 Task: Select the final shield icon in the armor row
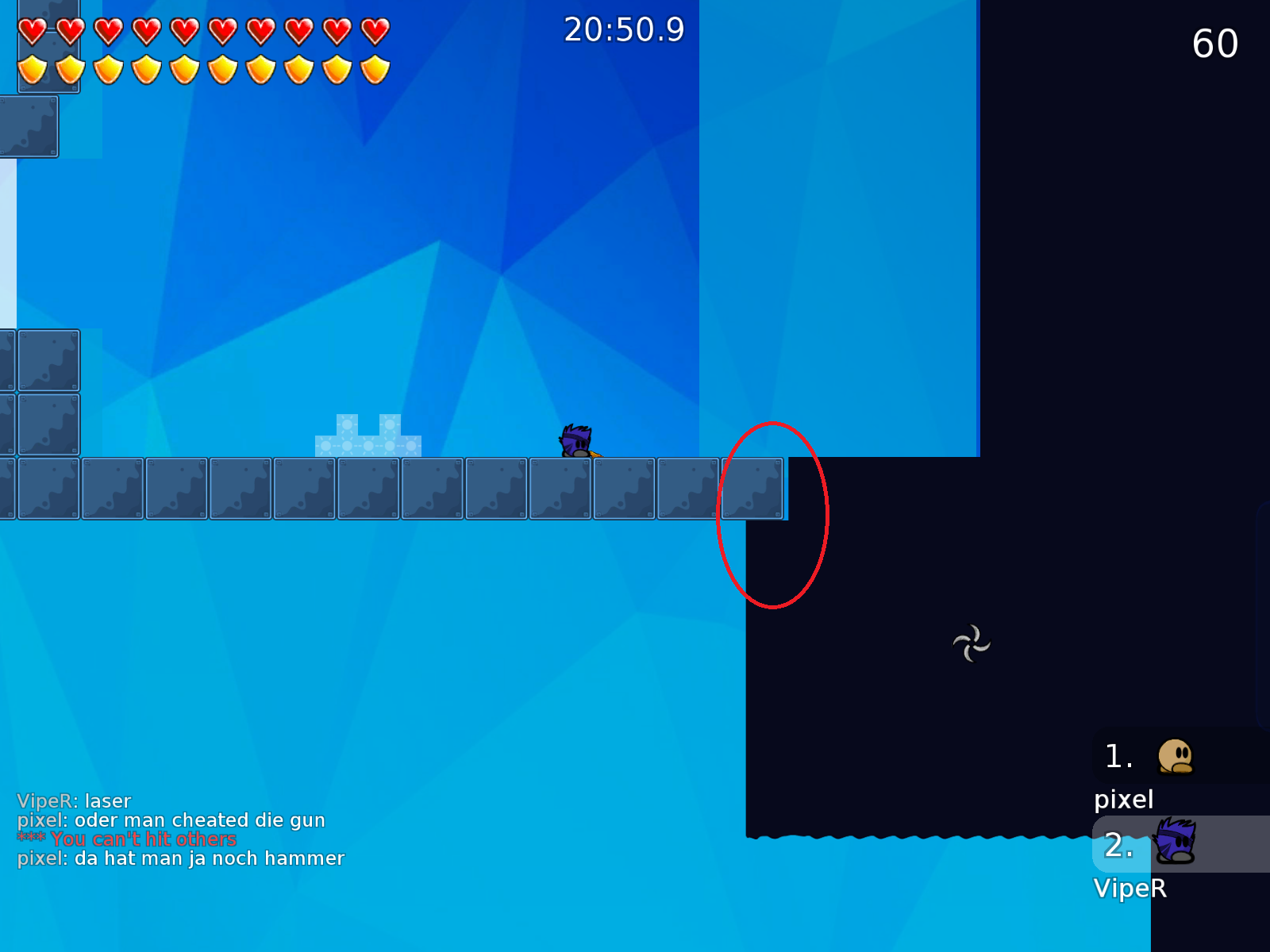(374, 70)
